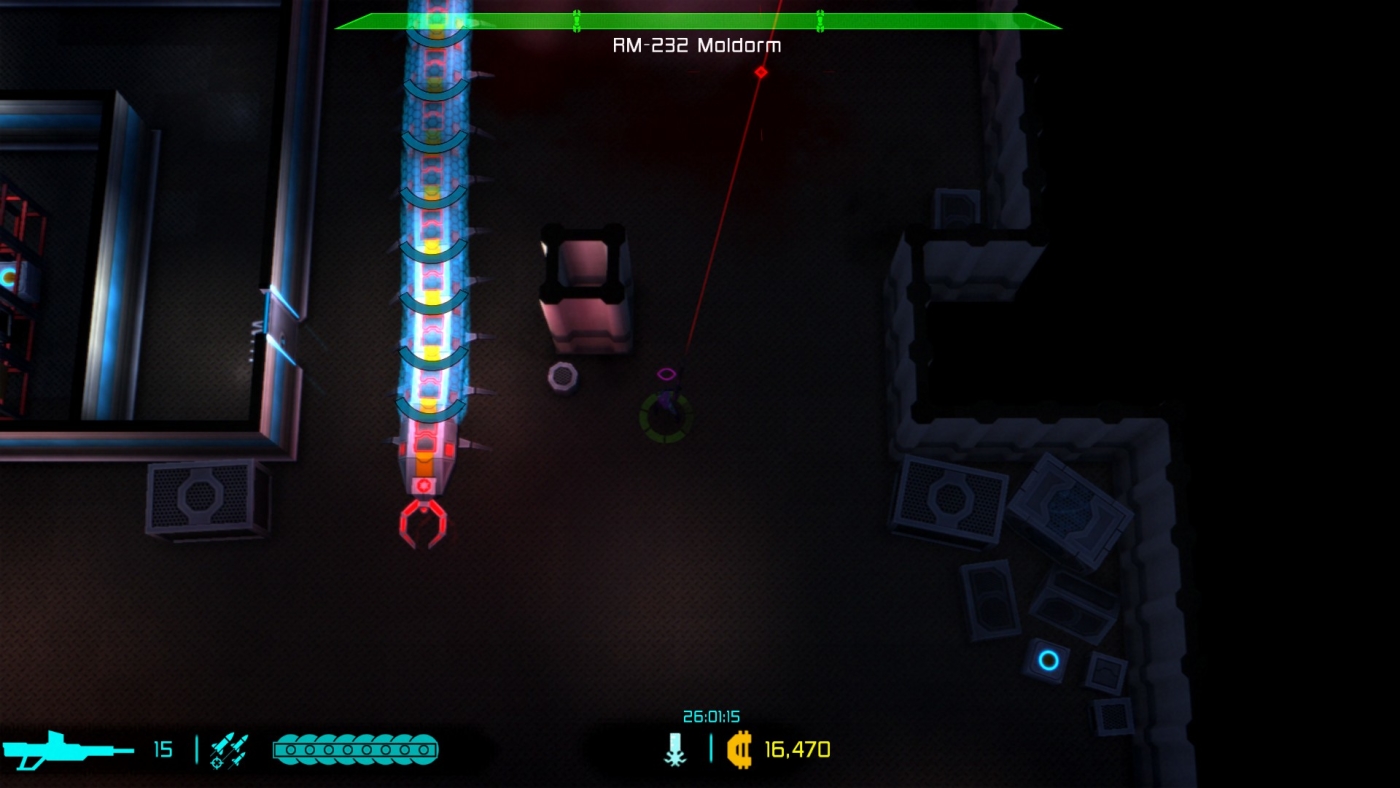
Task: Click the gold credit currency symbol
Action: pos(741,748)
